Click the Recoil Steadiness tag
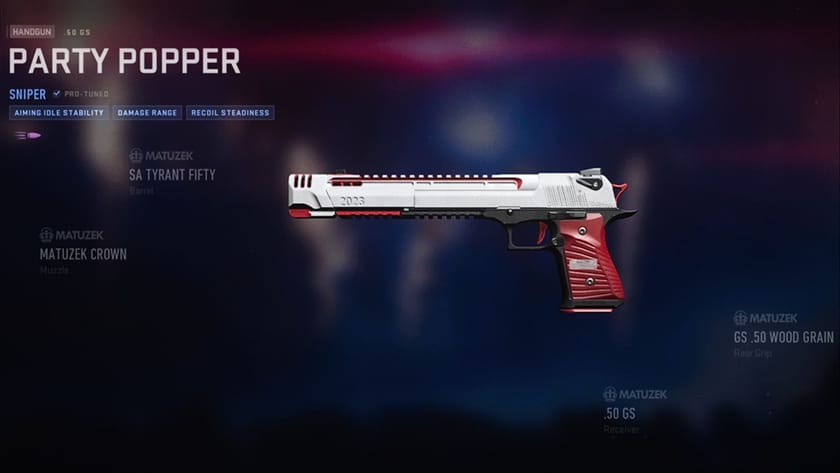This screenshot has width=840, height=473. 230,113
